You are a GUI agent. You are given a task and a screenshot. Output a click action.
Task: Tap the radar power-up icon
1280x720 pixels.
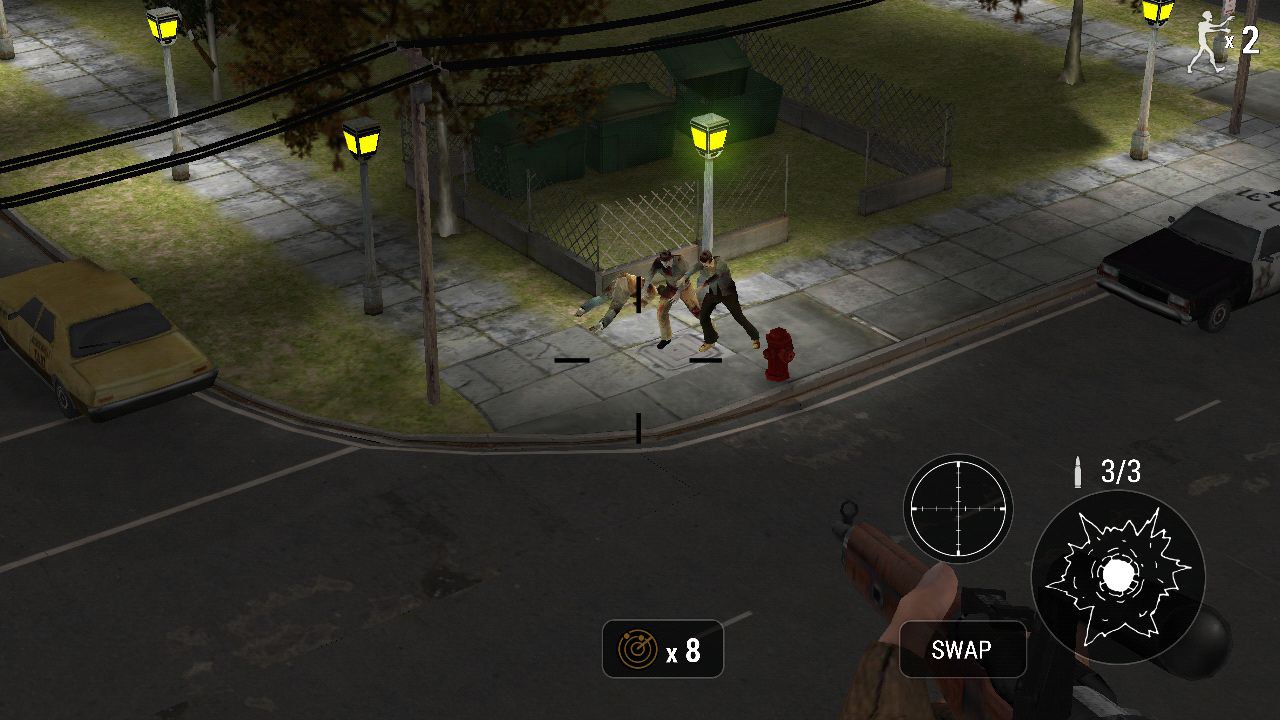[x=638, y=649]
